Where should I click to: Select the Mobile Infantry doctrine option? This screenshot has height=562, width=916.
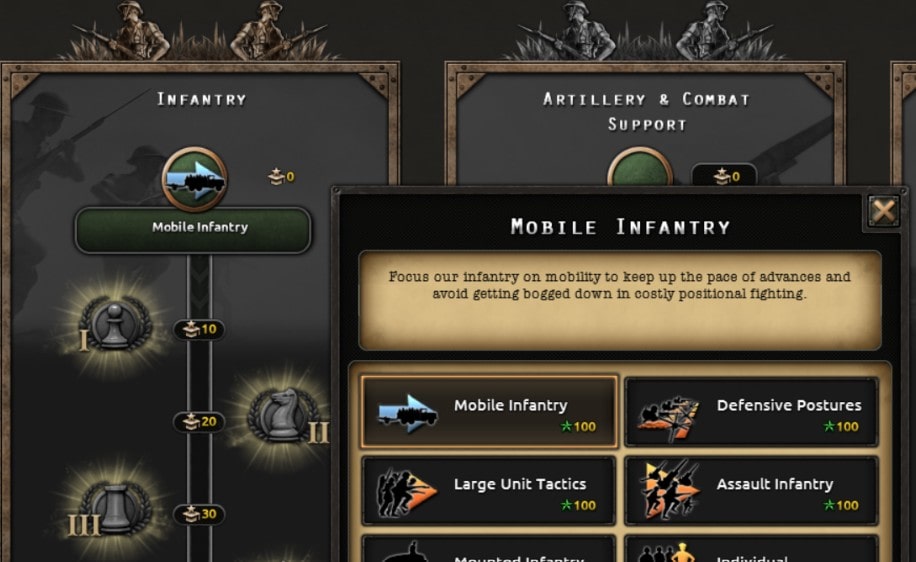(x=489, y=412)
